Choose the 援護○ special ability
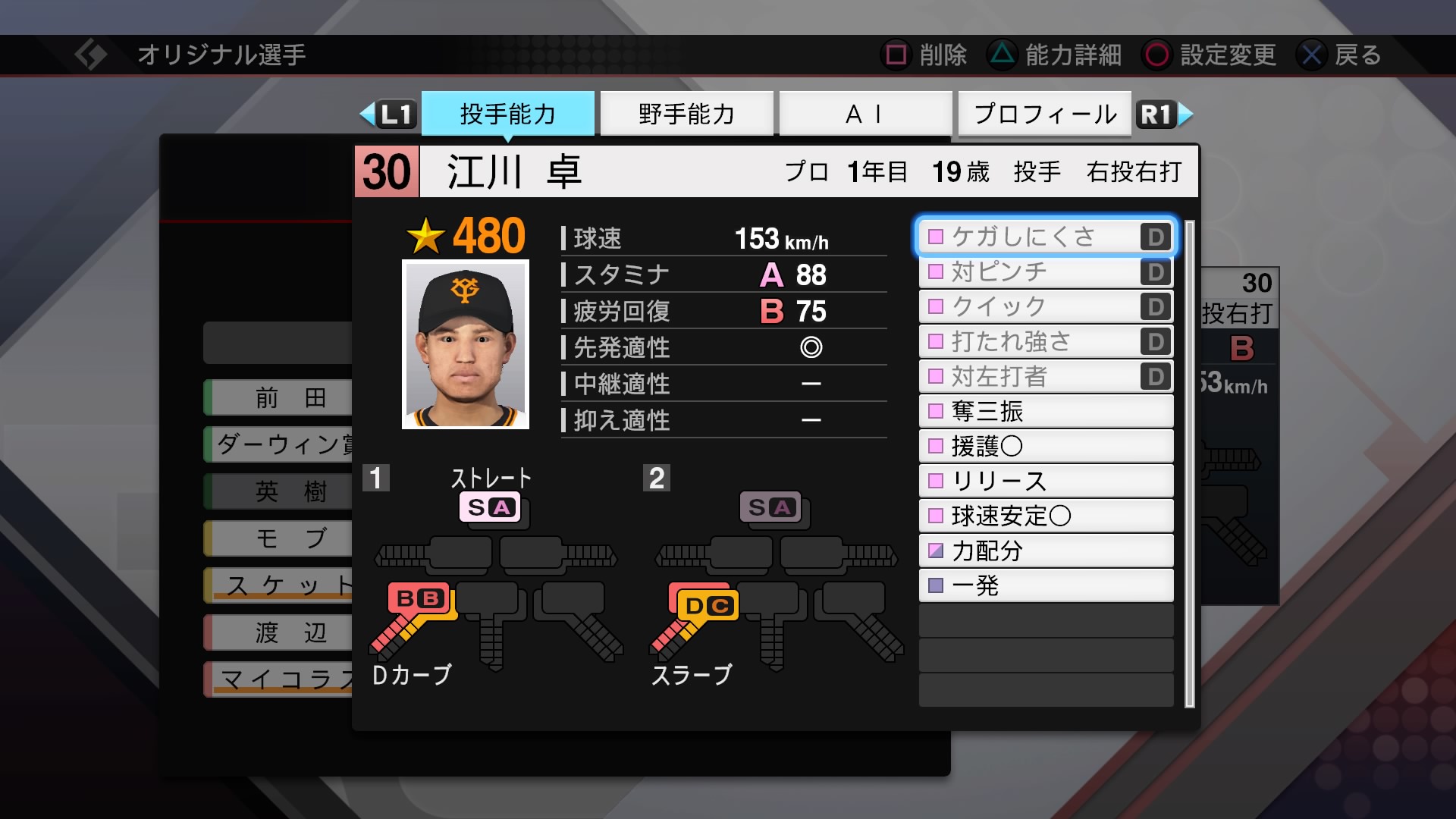The height and width of the screenshot is (819, 1456). (x=1045, y=446)
